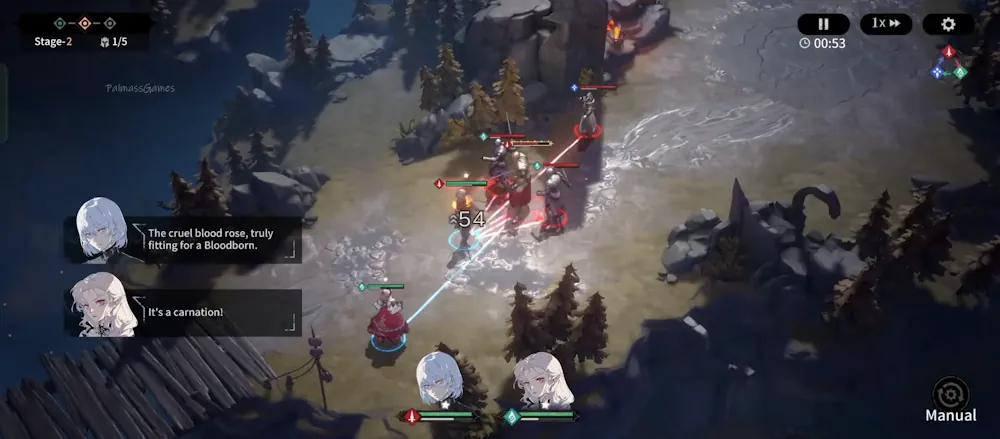
Task: Open the settings gear menu
Action: click(948, 24)
